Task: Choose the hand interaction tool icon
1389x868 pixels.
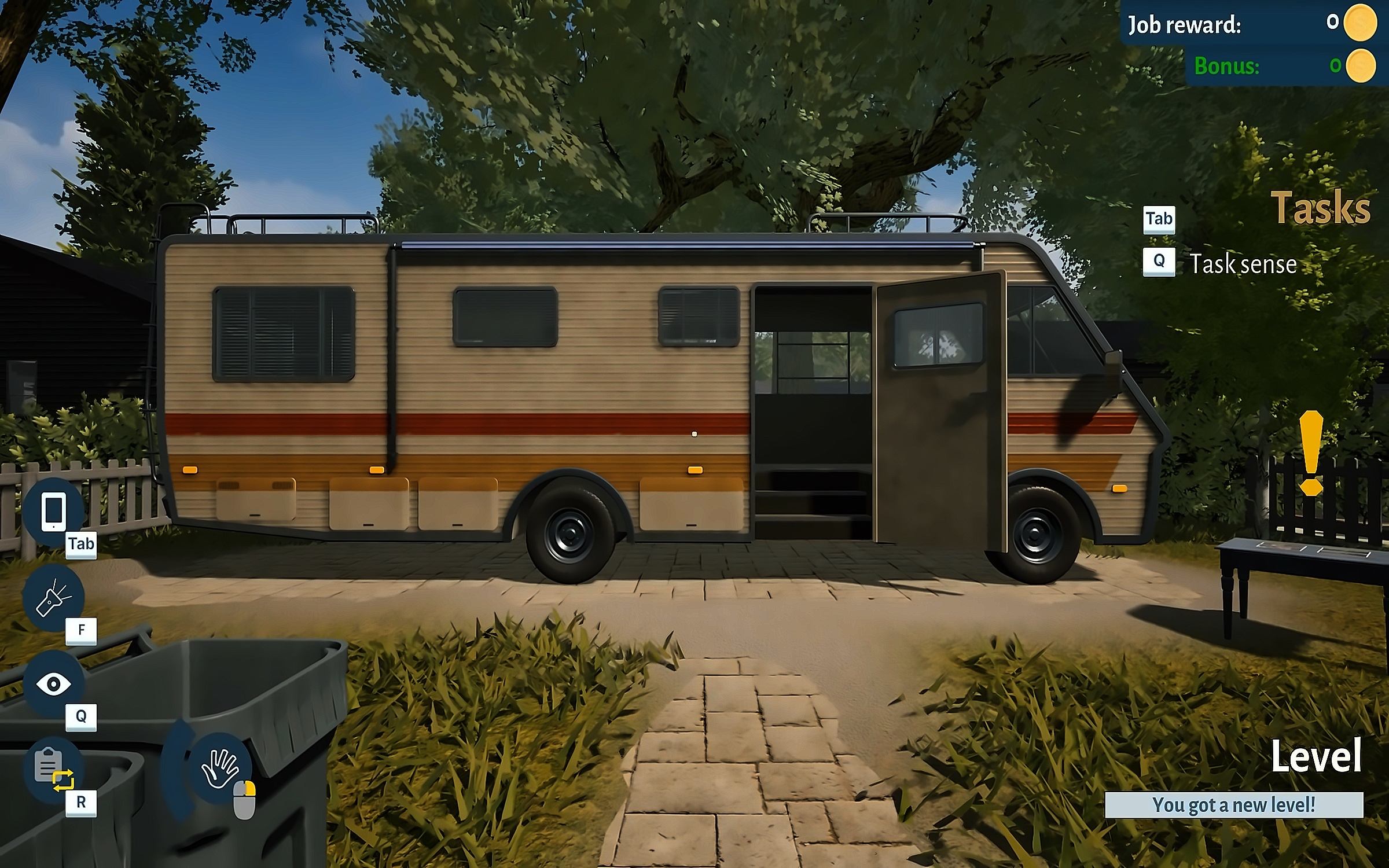Action: coord(220,768)
